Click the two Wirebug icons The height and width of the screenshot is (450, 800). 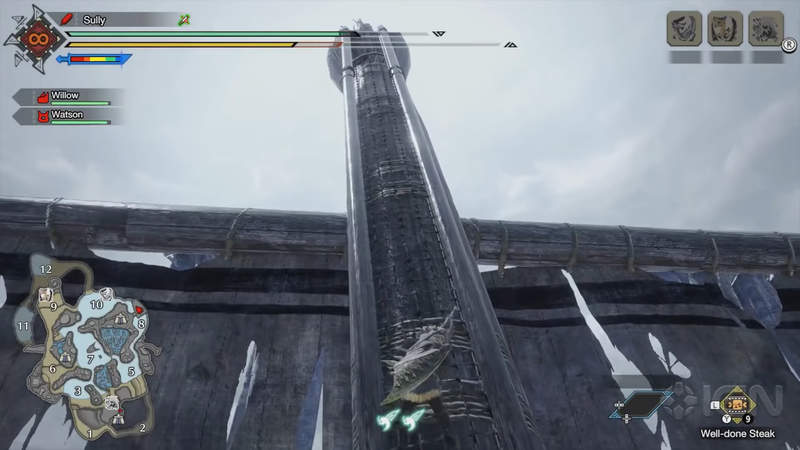[x=401, y=420]
